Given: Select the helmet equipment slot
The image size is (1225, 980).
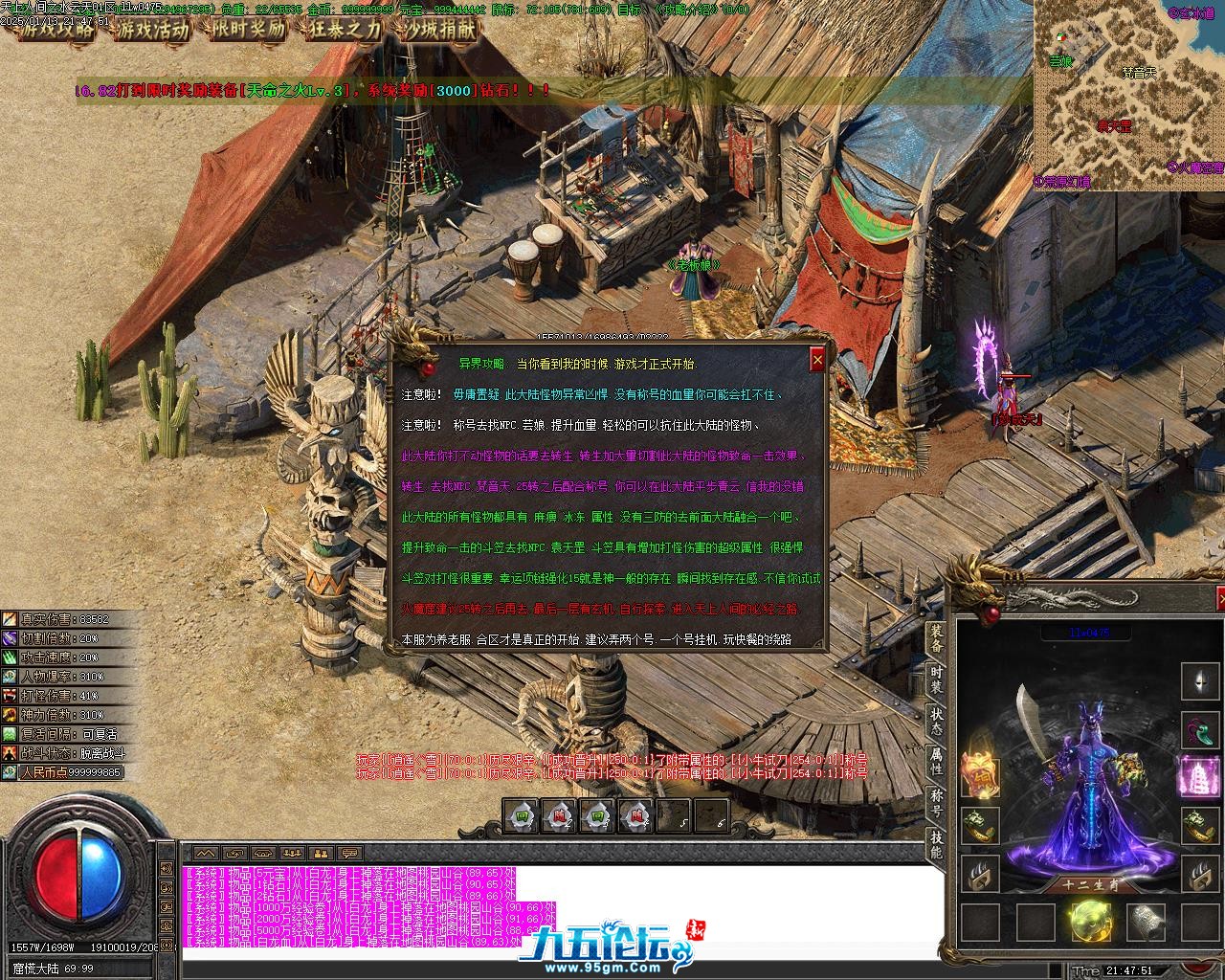Looking at the screenshot, I should pos(1199,681).
